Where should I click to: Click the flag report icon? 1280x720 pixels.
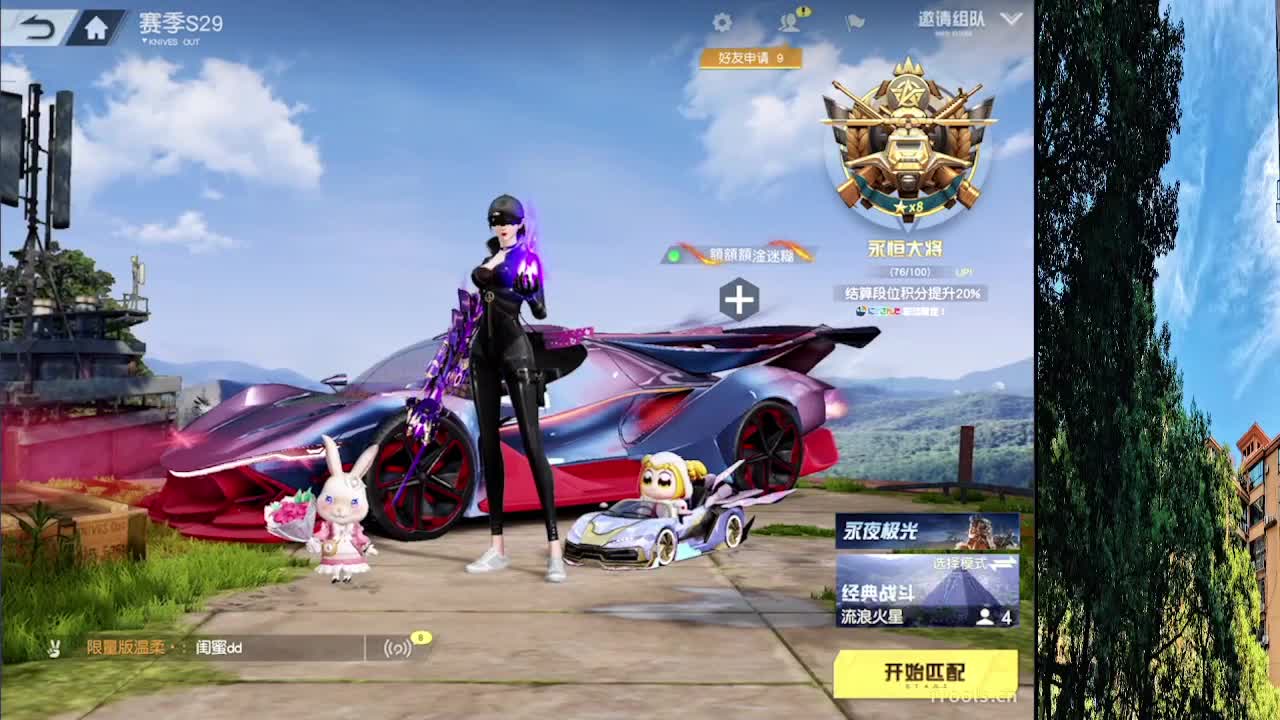point(853,20)
